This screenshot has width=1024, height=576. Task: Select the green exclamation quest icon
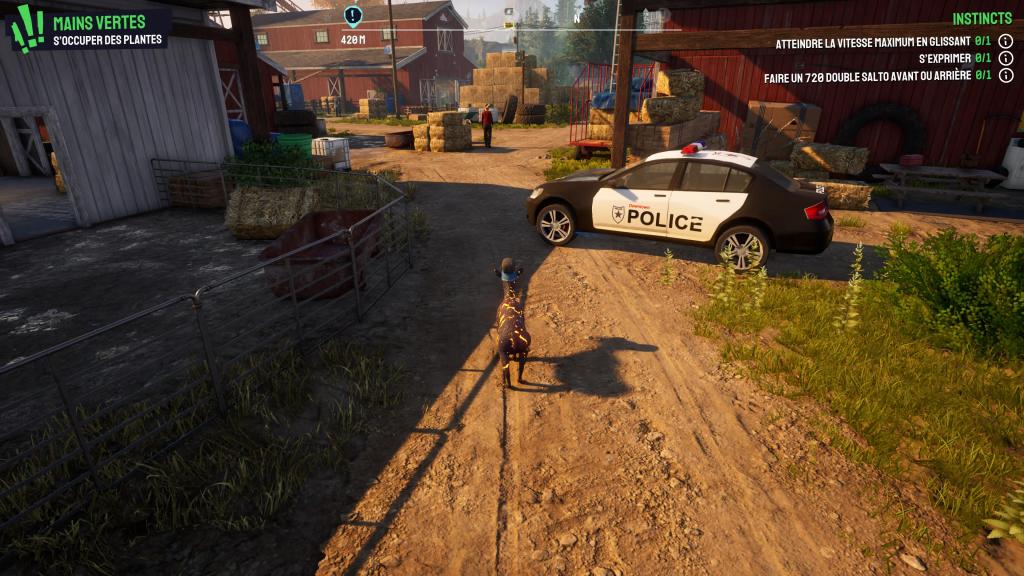click(26, 28)
